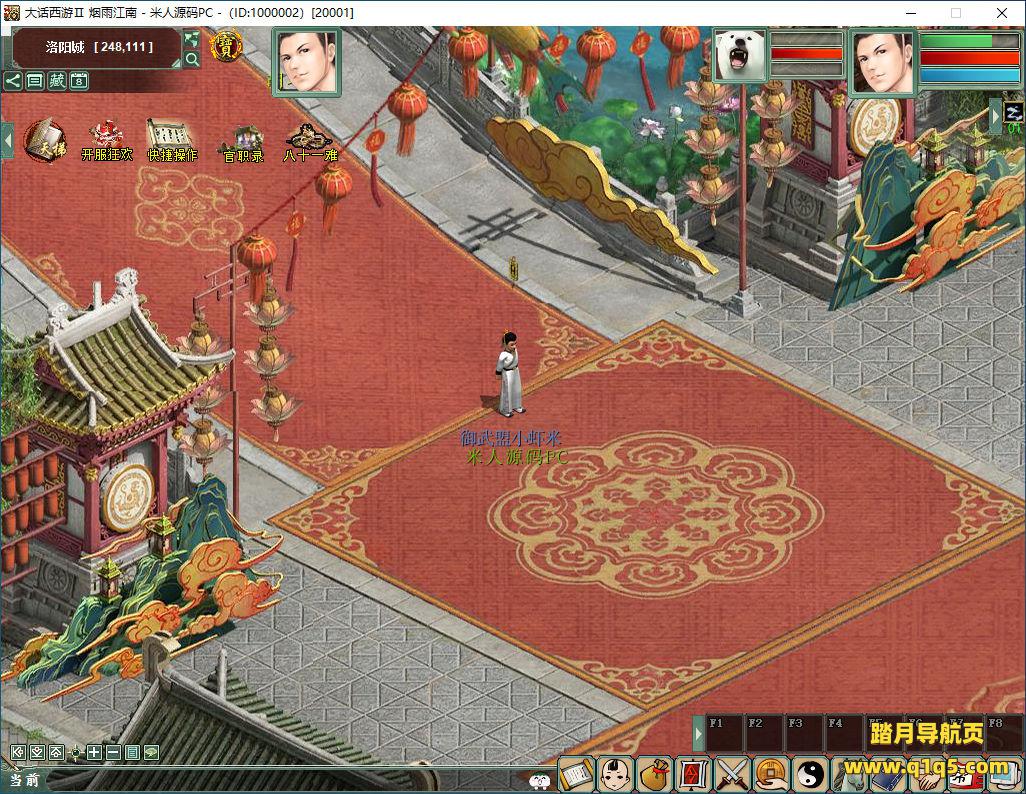Click the crossed swords icon in bottom bar

(x=732, y=774)
